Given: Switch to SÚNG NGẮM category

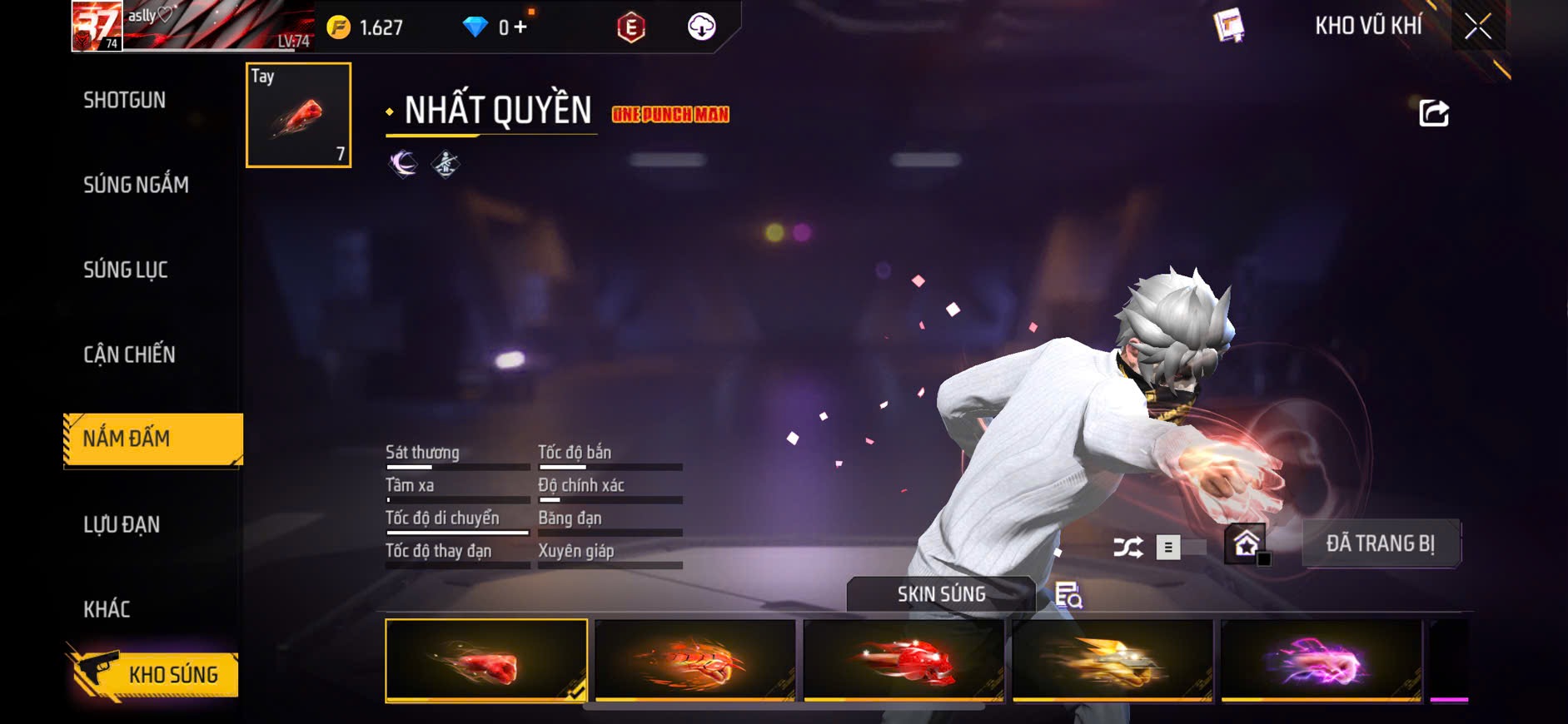Looking at the screenshot, I should [136, 185].
